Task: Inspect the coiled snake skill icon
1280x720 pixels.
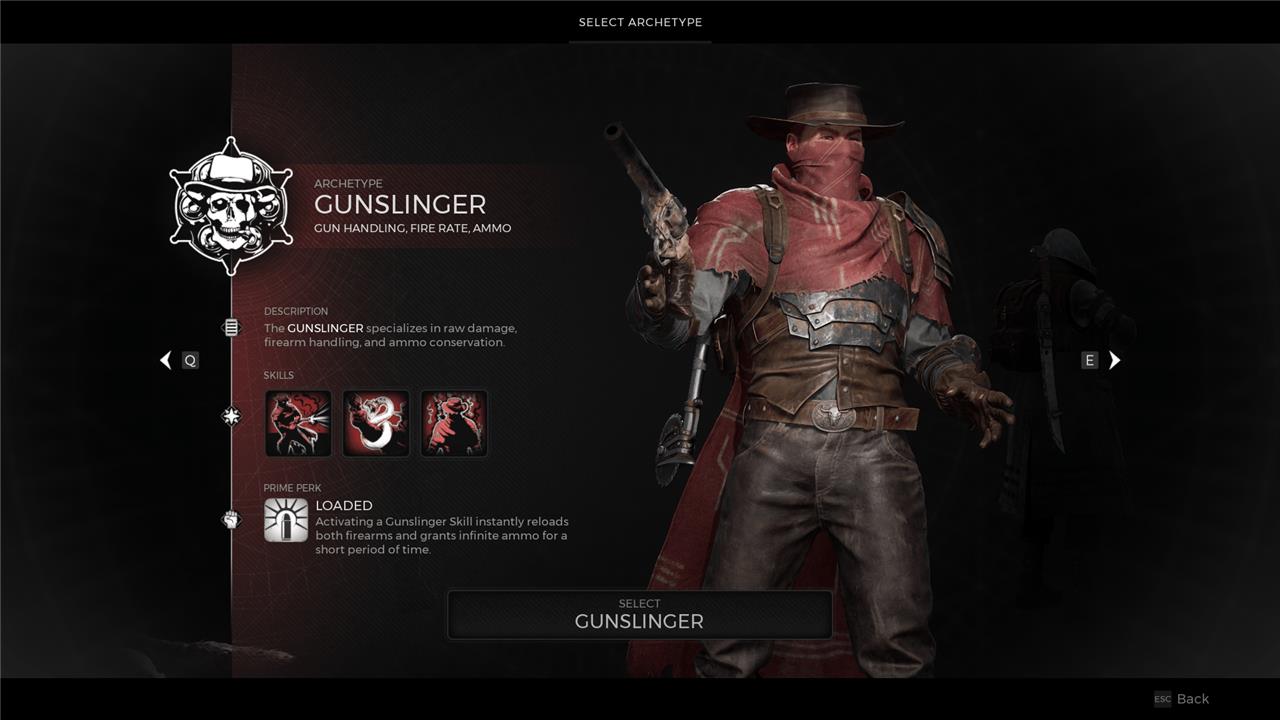Action: click(376, 423)
